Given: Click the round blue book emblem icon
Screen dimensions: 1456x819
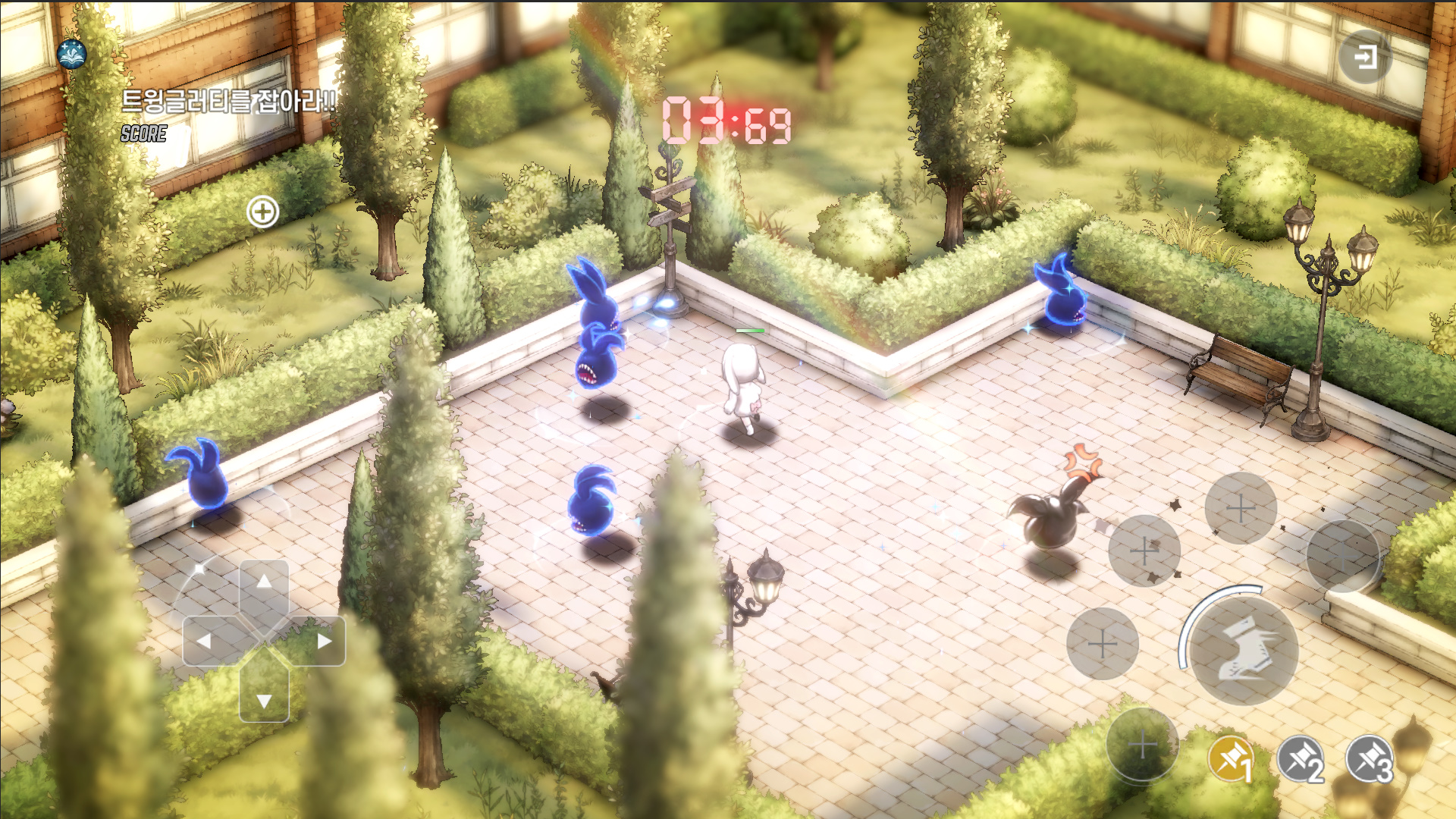Looking at the screenshot, I should click(72, 54).
